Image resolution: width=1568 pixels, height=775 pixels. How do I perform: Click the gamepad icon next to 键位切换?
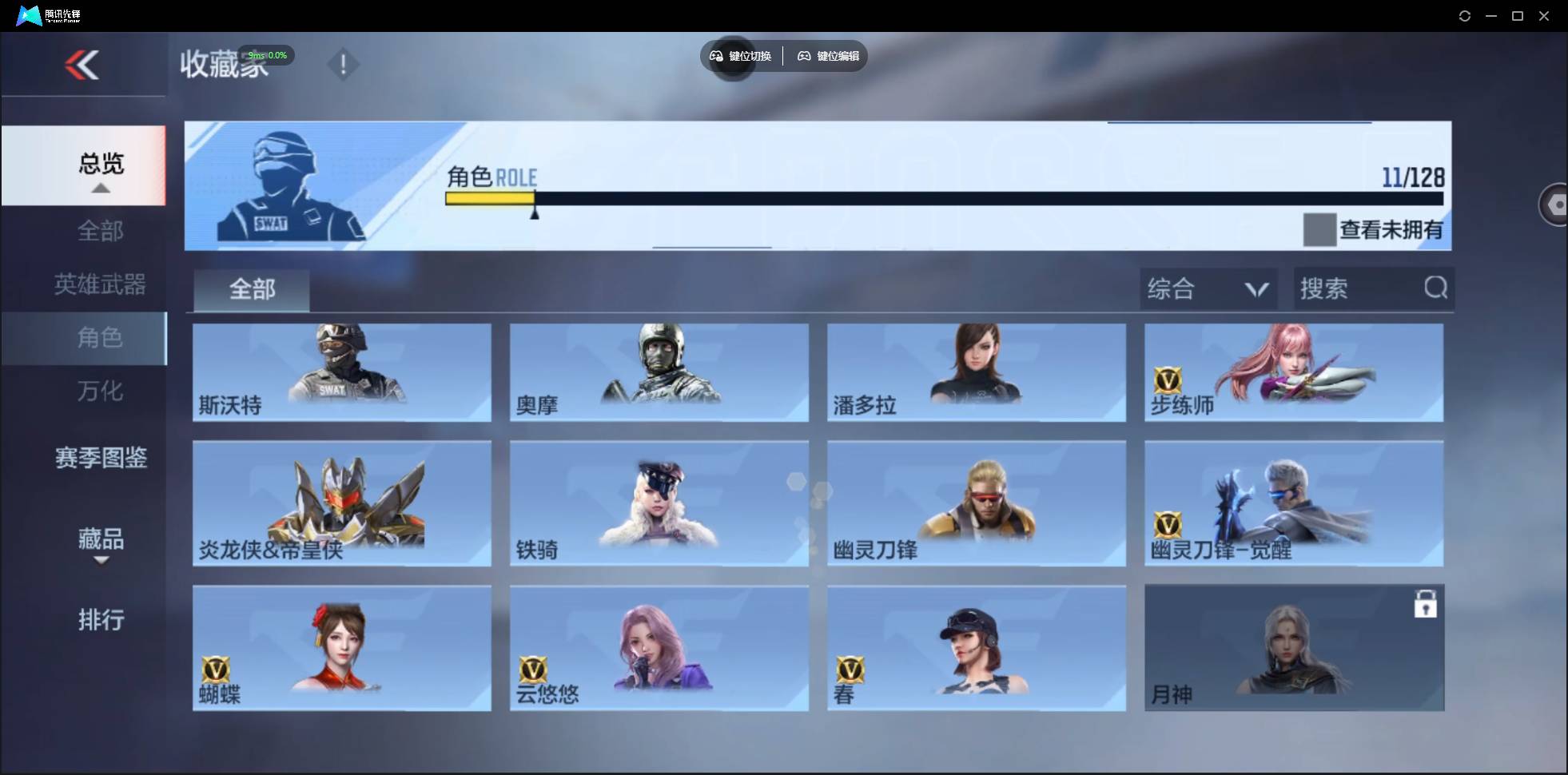[x=715, y=56]
